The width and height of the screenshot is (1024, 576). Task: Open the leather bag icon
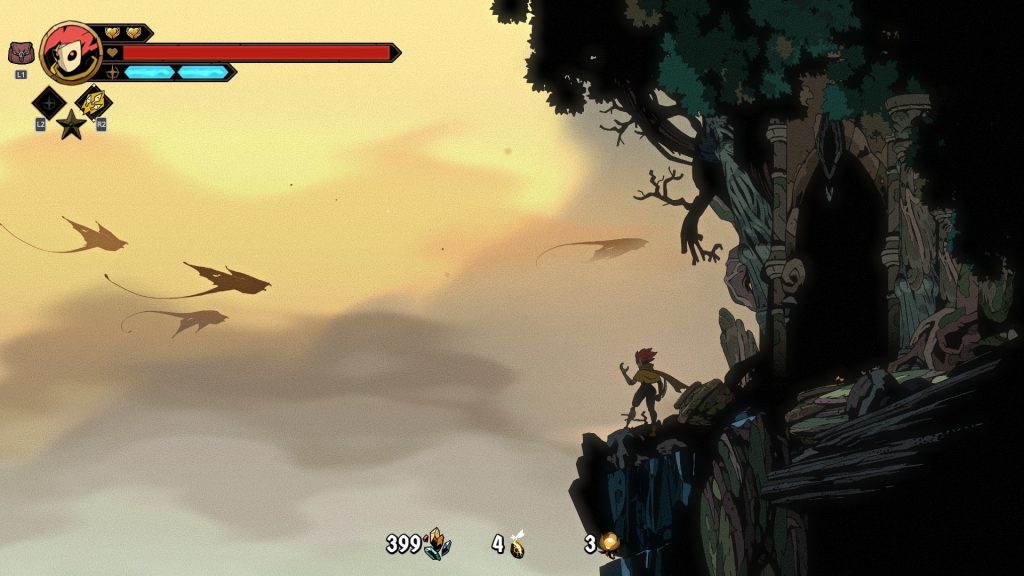20,53
